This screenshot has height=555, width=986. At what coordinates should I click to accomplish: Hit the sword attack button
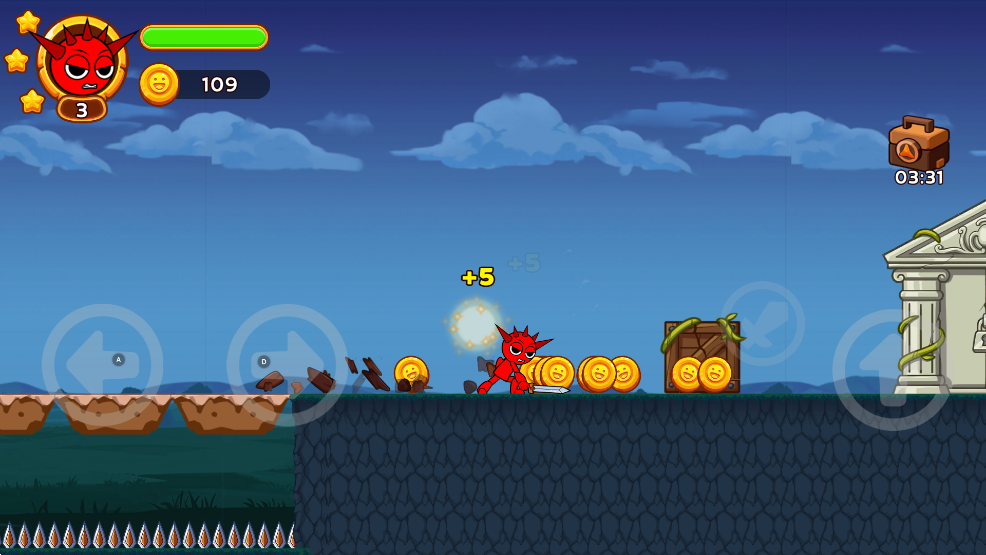pos(762,323)
